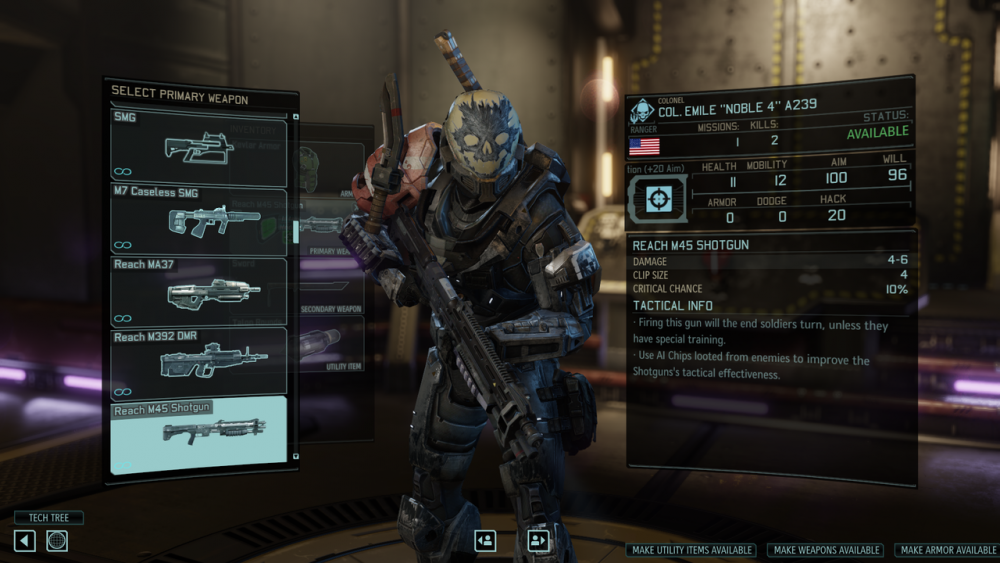Image resolution: width=1000 pixels, height=563 pixels.
Task: Choose the M7 Caseless SMG
Action: coord(199,219)
